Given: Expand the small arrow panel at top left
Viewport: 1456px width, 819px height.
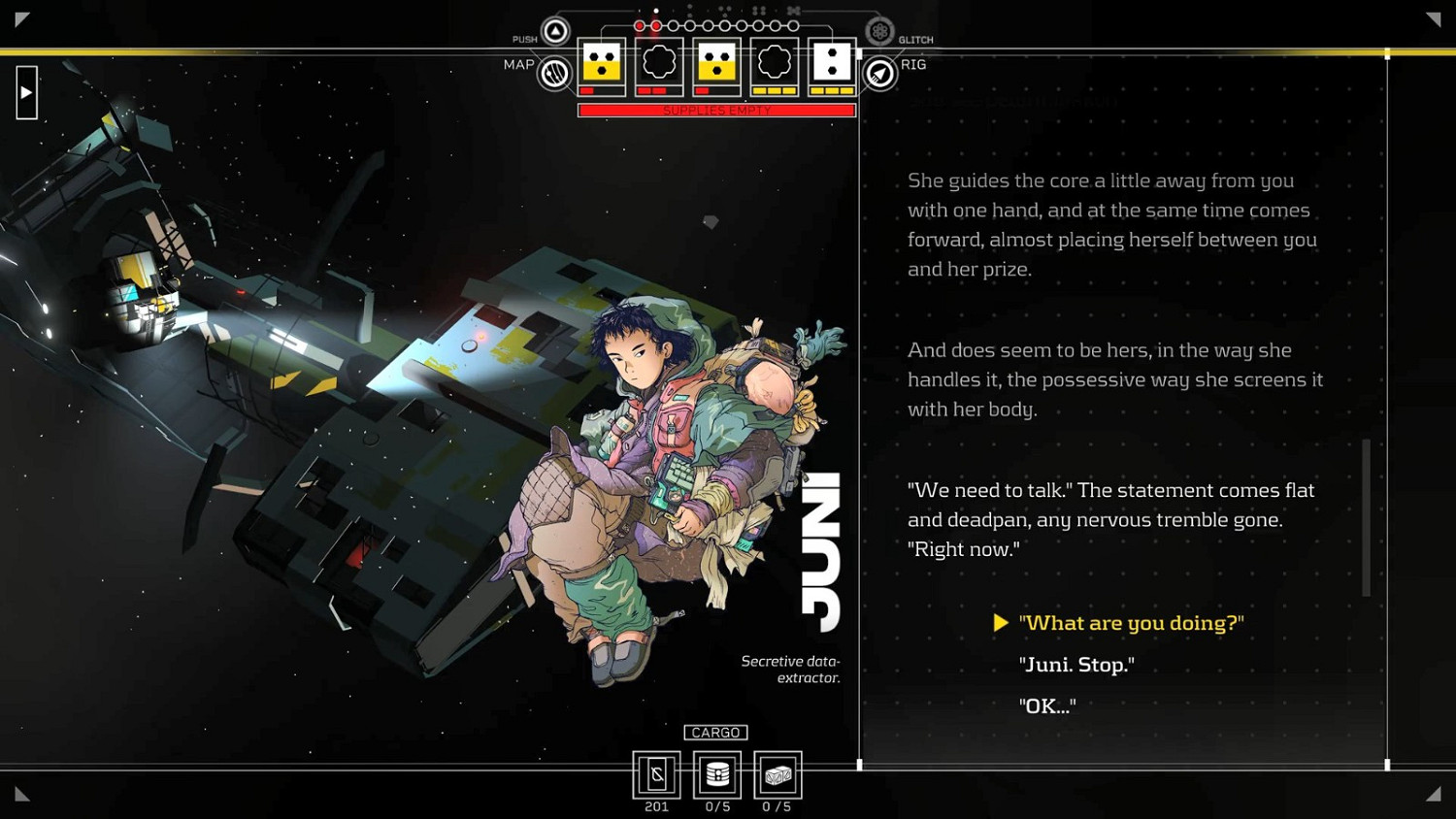Looking at the screenshot, I should coord(26,92).
